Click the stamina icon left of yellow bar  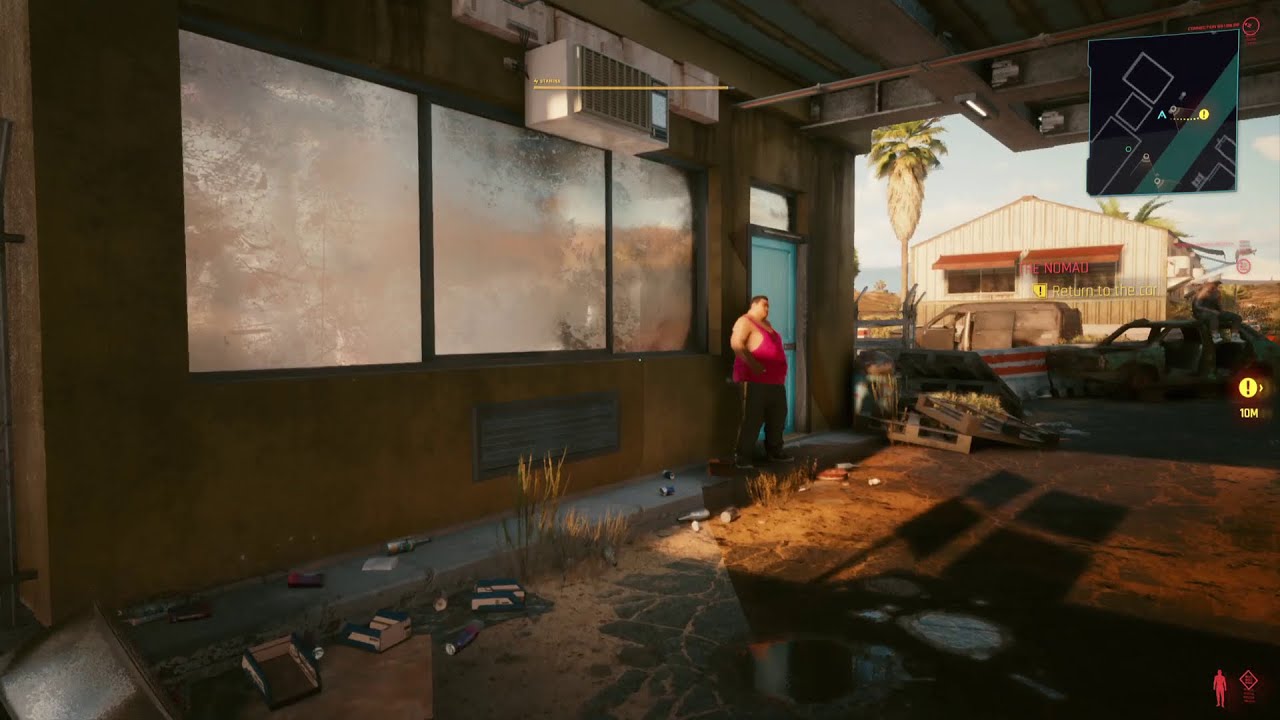pos(535,81)
